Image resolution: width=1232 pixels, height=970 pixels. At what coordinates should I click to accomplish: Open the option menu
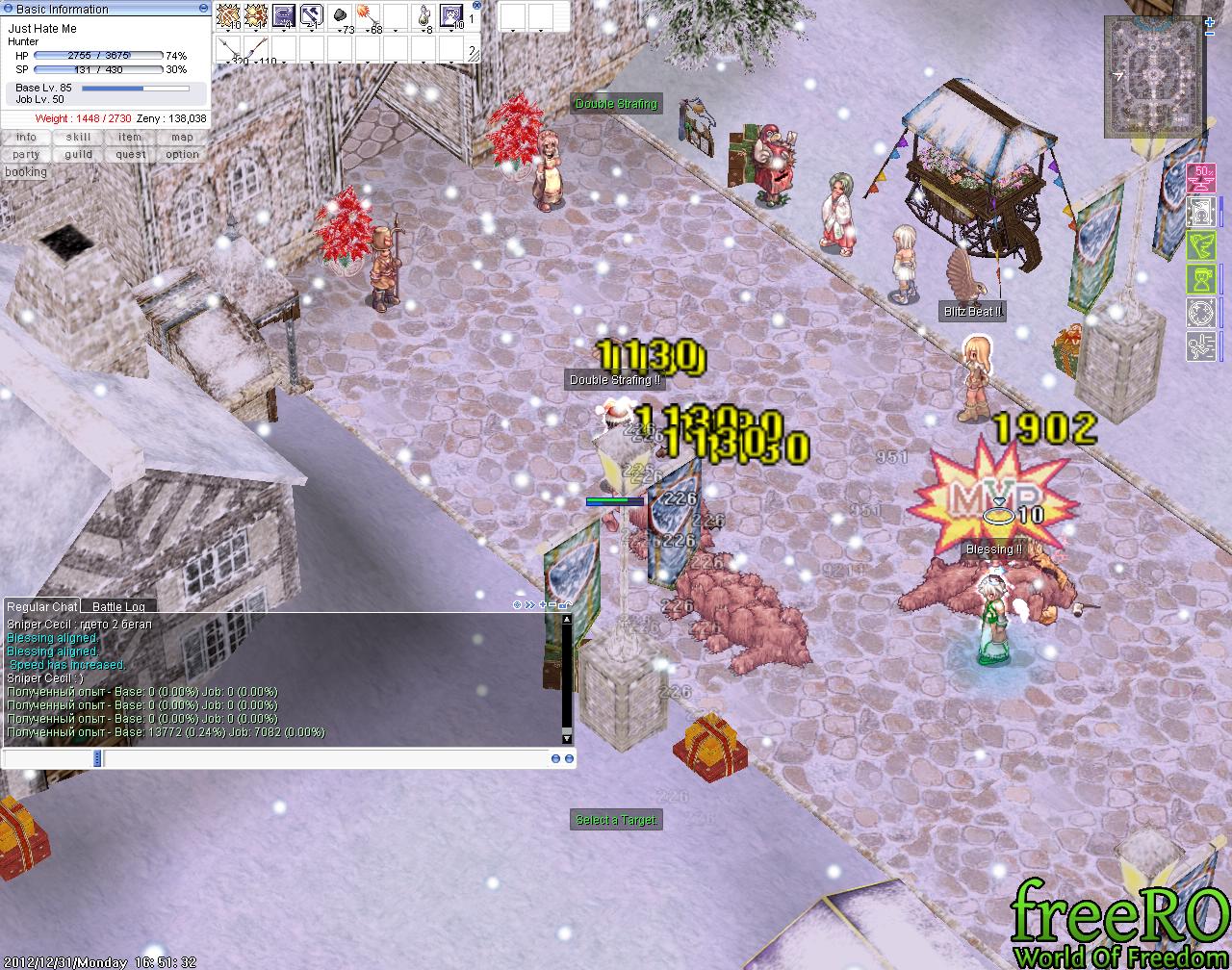(x=182, y=155)
